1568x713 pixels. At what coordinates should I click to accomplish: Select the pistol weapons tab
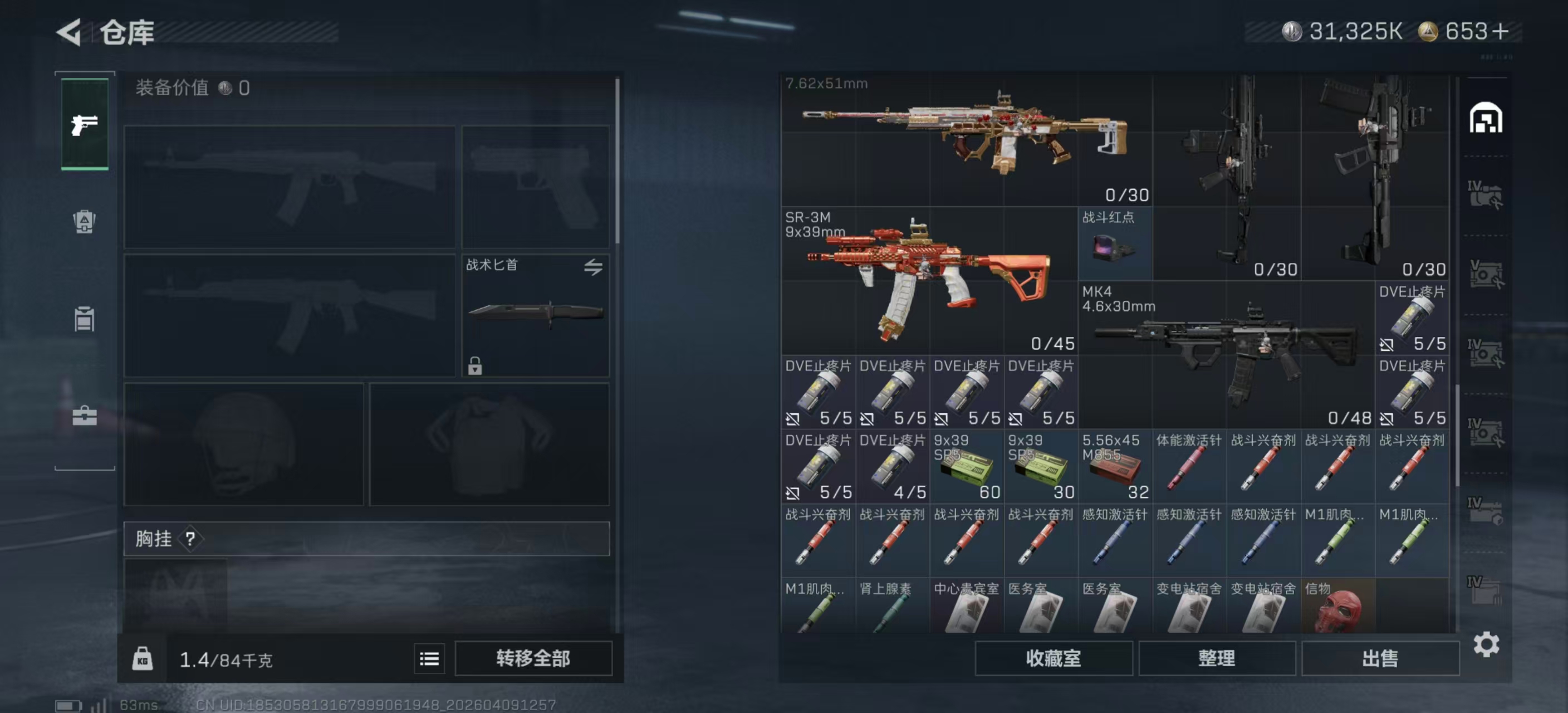coord(85,124)
